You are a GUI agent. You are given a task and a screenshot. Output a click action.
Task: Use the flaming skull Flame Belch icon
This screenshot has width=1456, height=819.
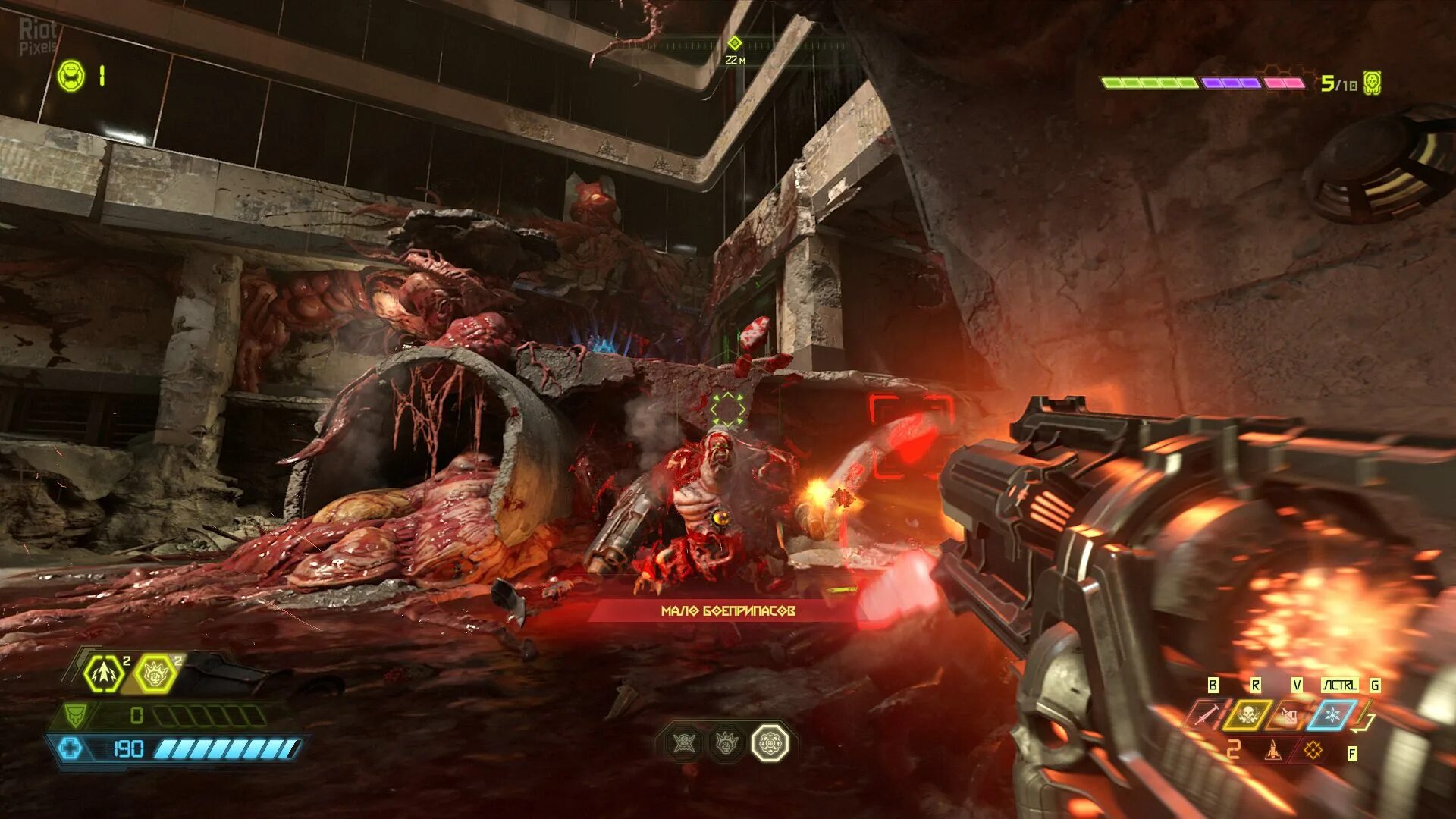coord(1246,714)
